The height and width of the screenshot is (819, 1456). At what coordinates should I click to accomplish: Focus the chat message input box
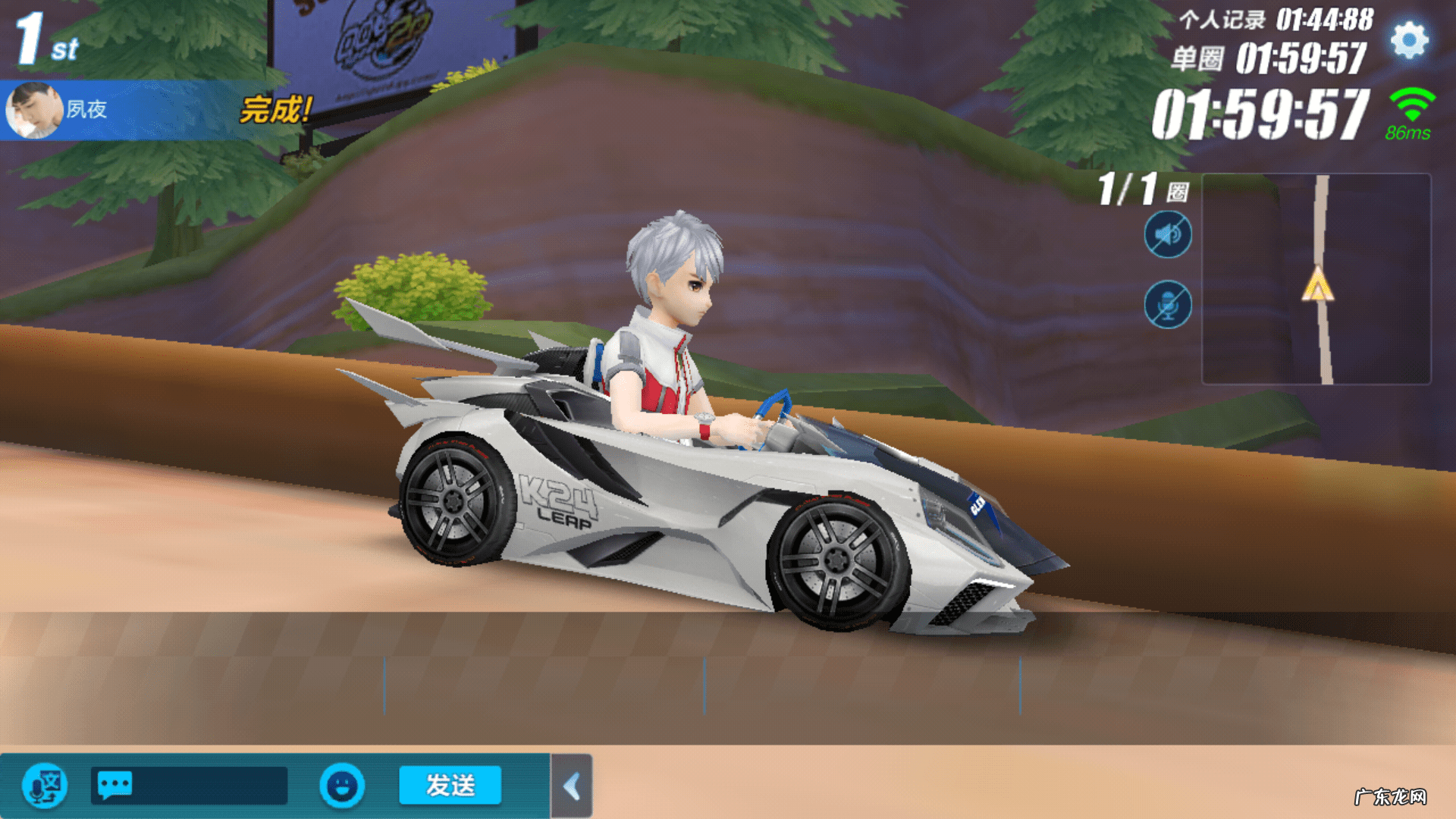point(190,786)
